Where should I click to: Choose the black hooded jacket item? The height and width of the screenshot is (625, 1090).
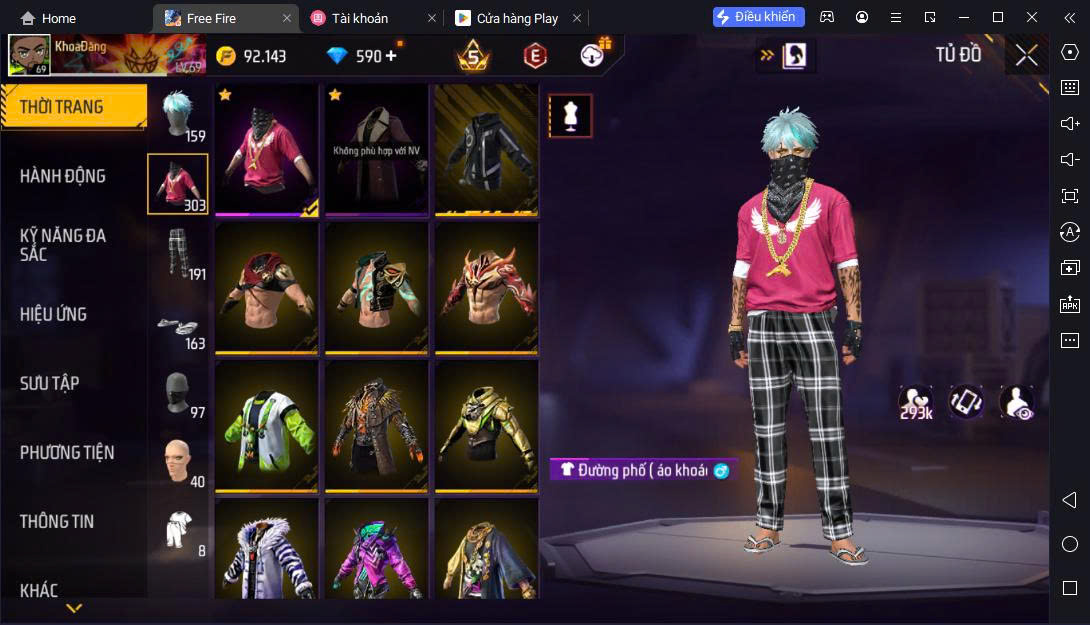pyautogui.click(x=486, y=149)
